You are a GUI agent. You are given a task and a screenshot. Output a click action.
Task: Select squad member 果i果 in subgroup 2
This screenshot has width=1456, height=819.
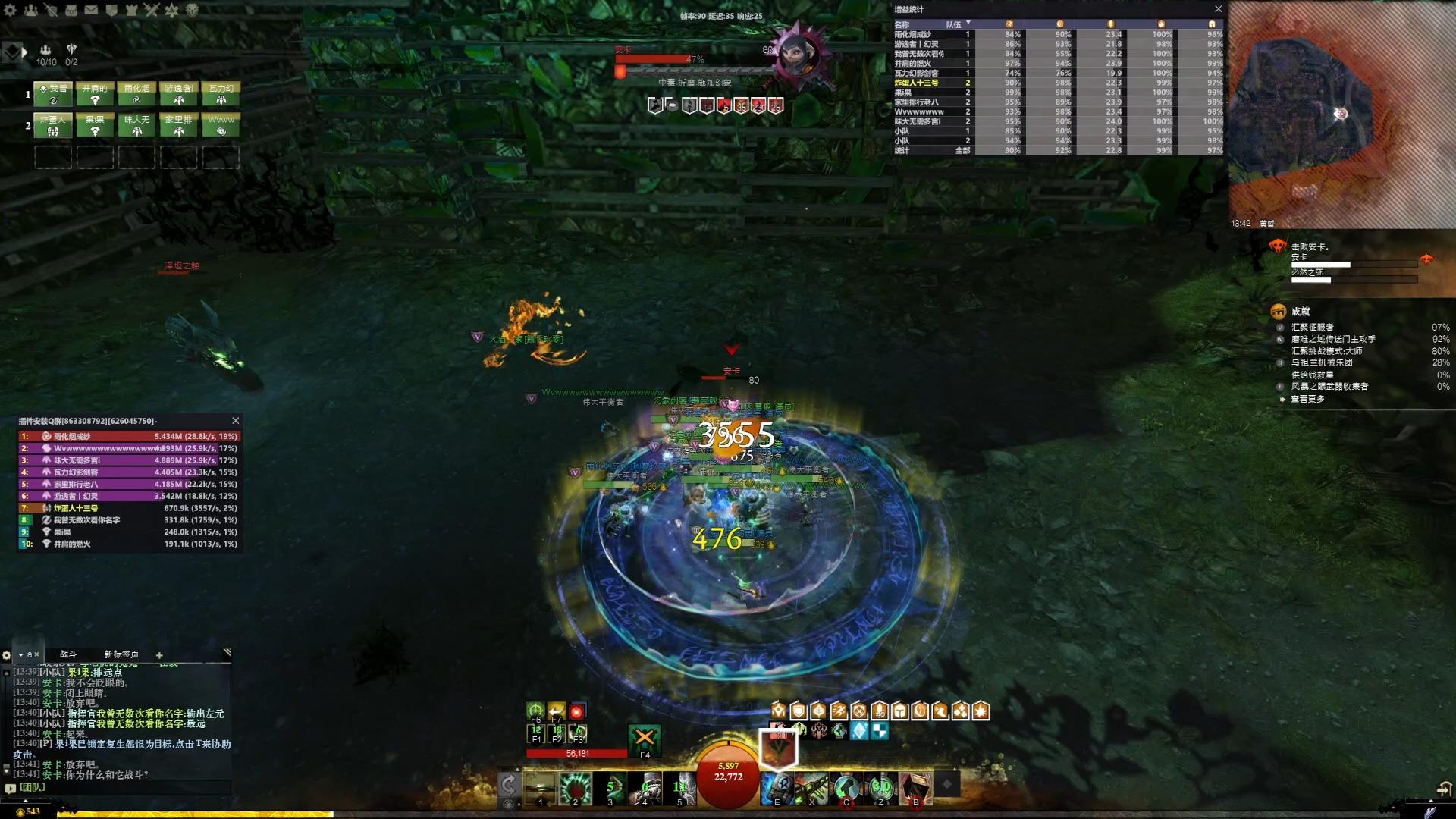click(x=95, y=125)
